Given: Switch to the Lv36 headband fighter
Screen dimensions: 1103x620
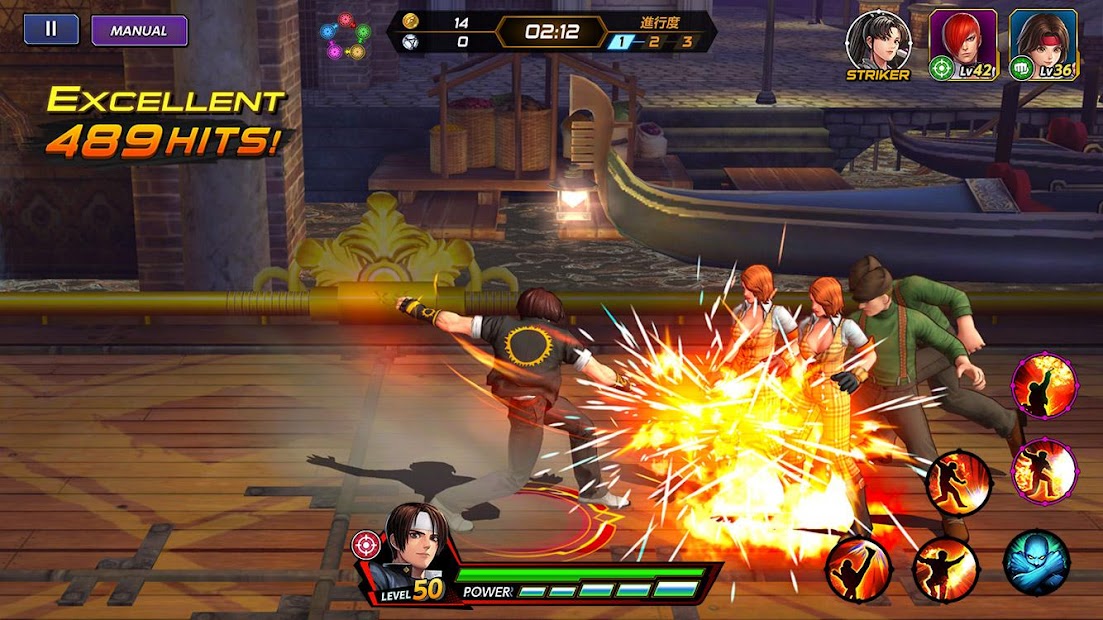Looking at the screenshot, I should coord(1043,44).
